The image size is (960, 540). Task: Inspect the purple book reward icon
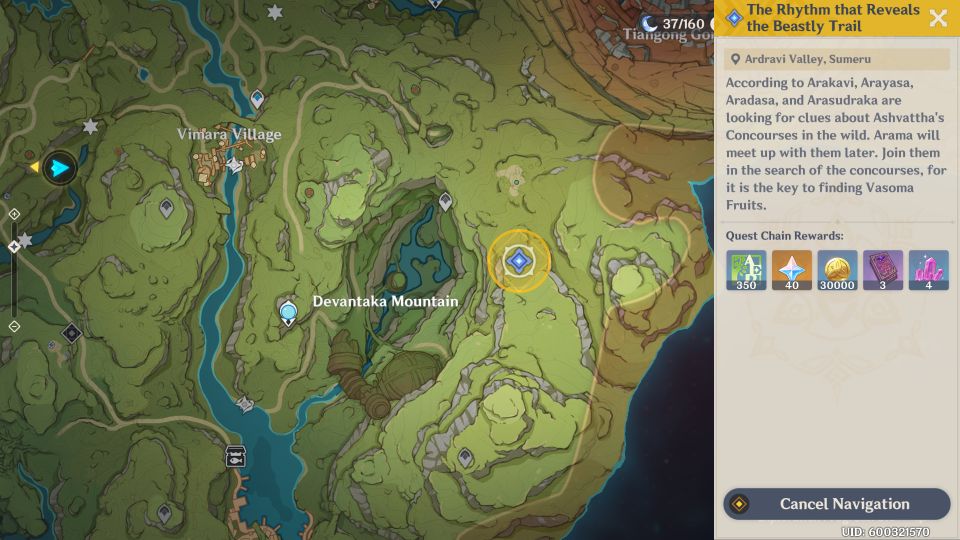(883, 270)
